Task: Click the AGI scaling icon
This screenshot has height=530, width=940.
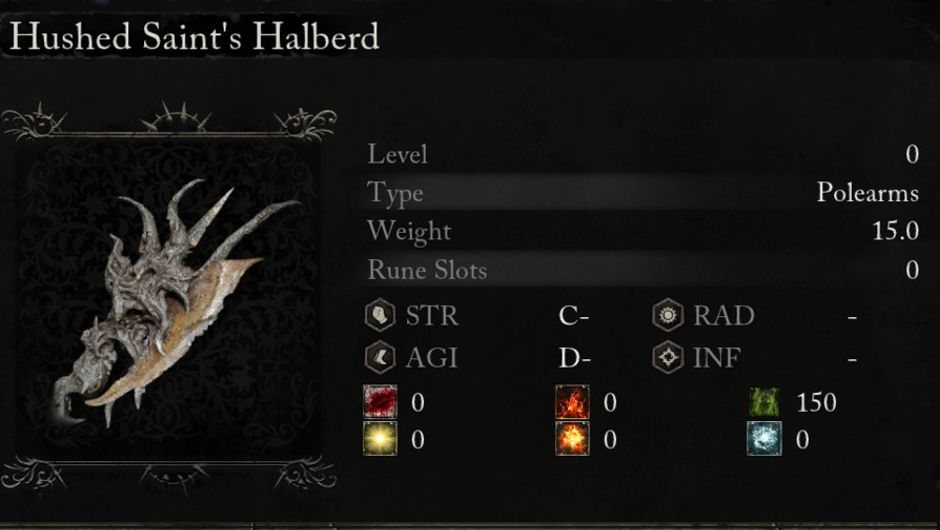Action: pyautogui.click(x=380, y=356)
